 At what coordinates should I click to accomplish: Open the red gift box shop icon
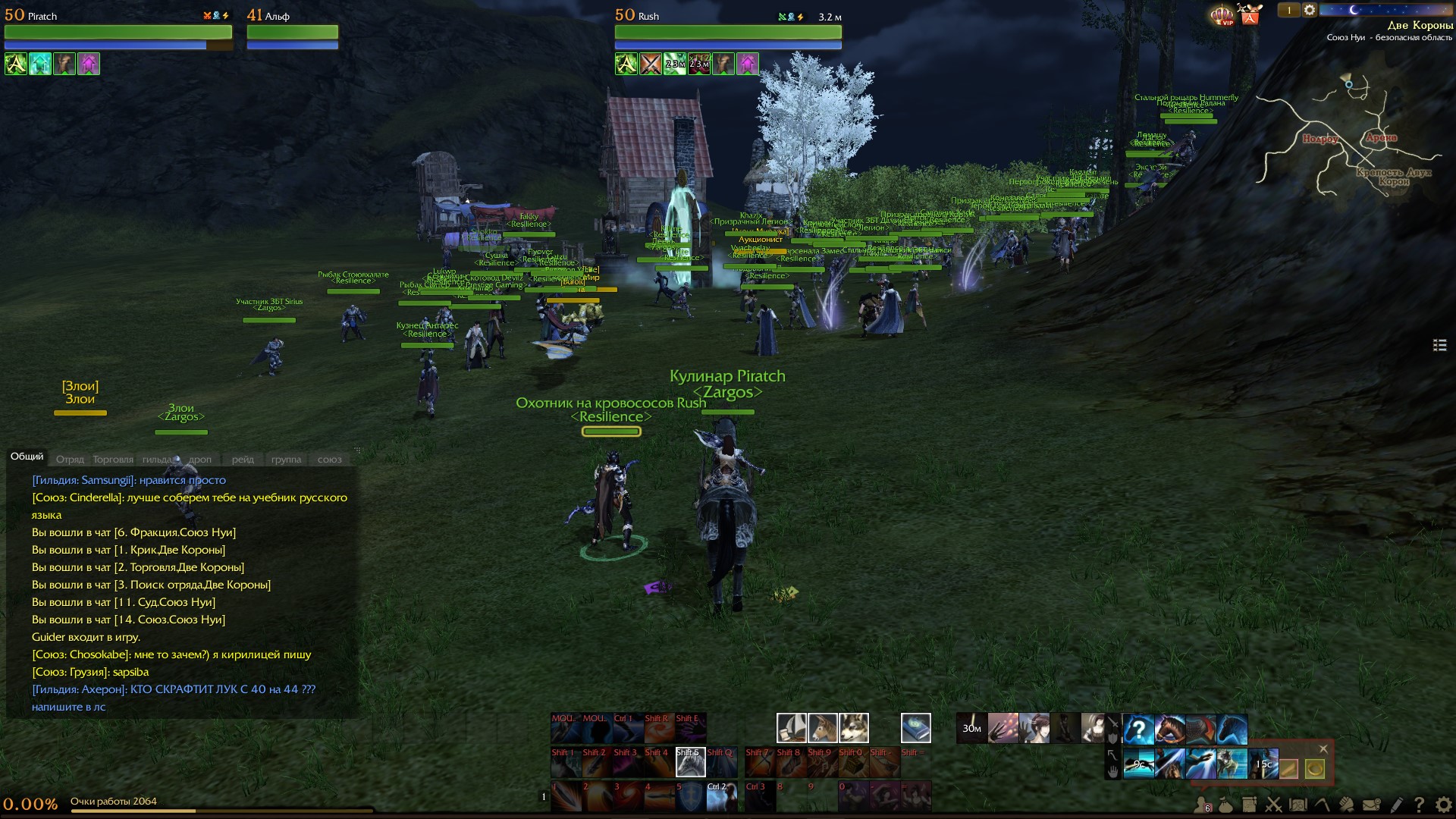pos(1250,14)
